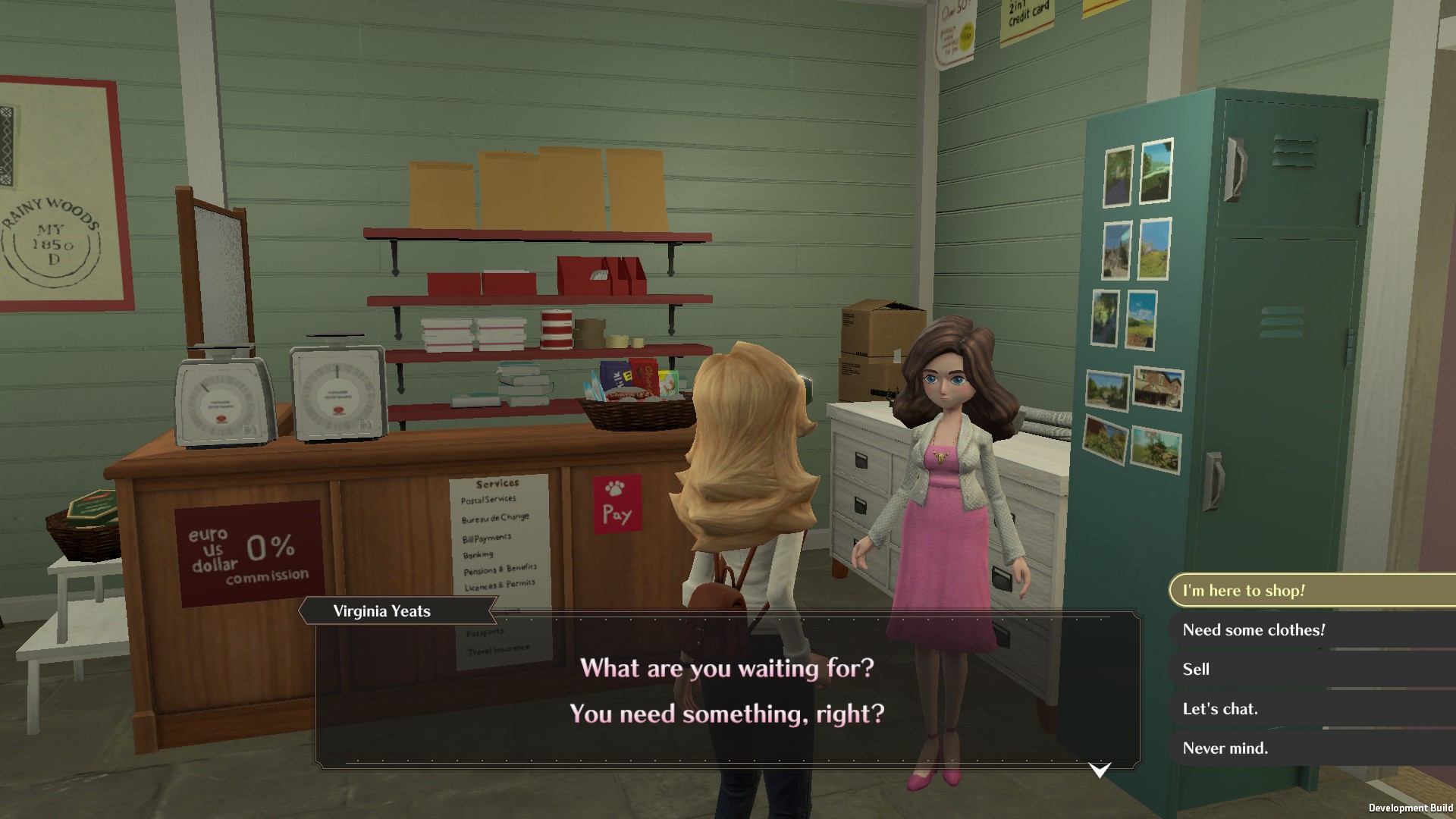Click the dotted progress line under the dialogue
Viewport: 1456px width, 819px height.
720,758
